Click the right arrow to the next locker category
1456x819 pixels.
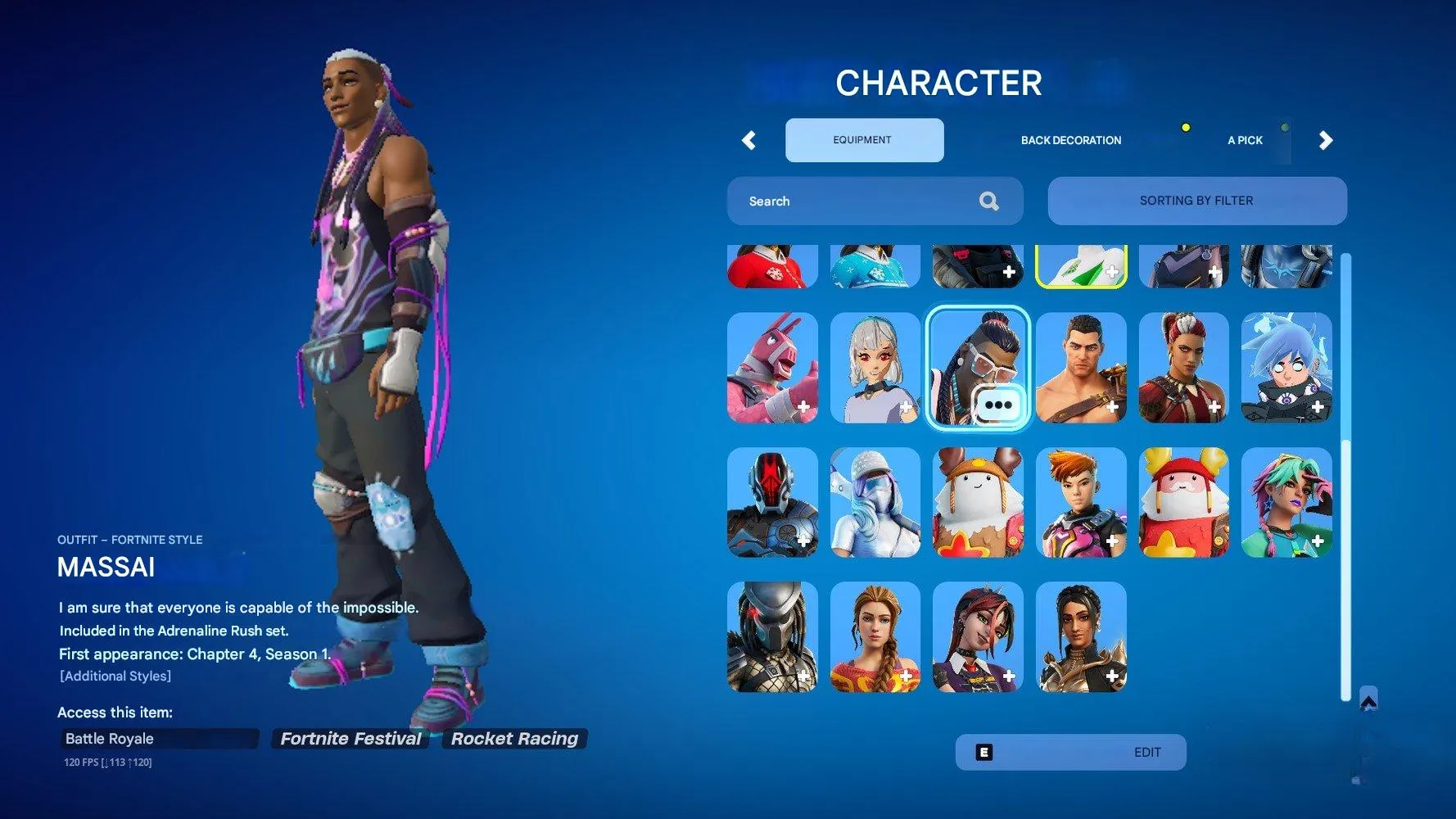[1326, 140]
